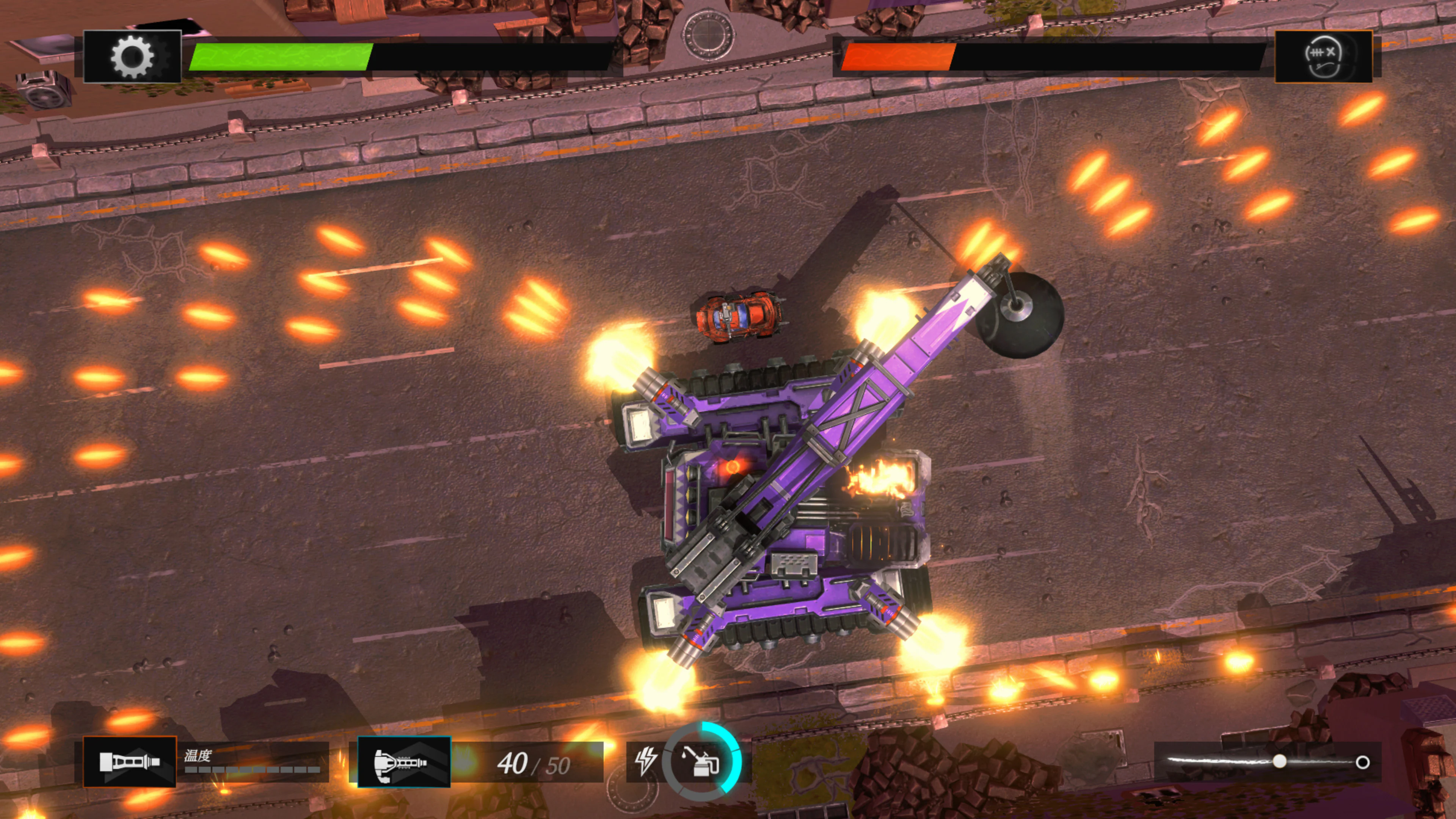This screenshot has height=819, width=1456.
Task: Click the gear icon beside the green bar
Action: (132, 56)
